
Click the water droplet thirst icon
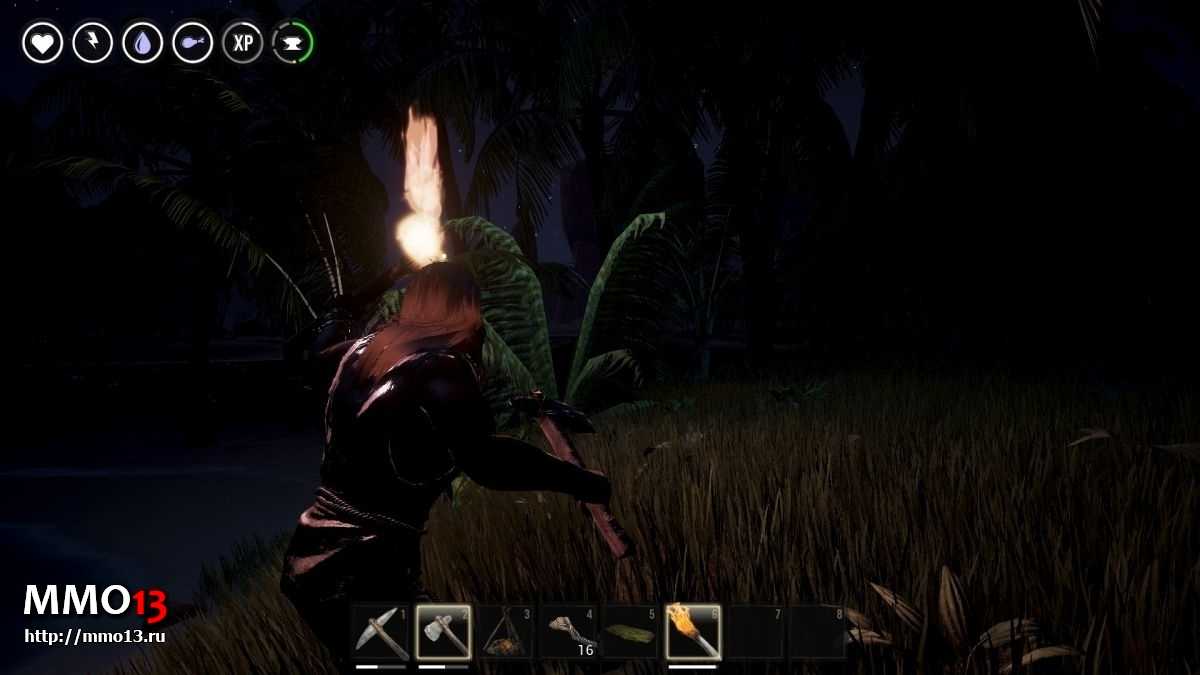coord(143,43)
